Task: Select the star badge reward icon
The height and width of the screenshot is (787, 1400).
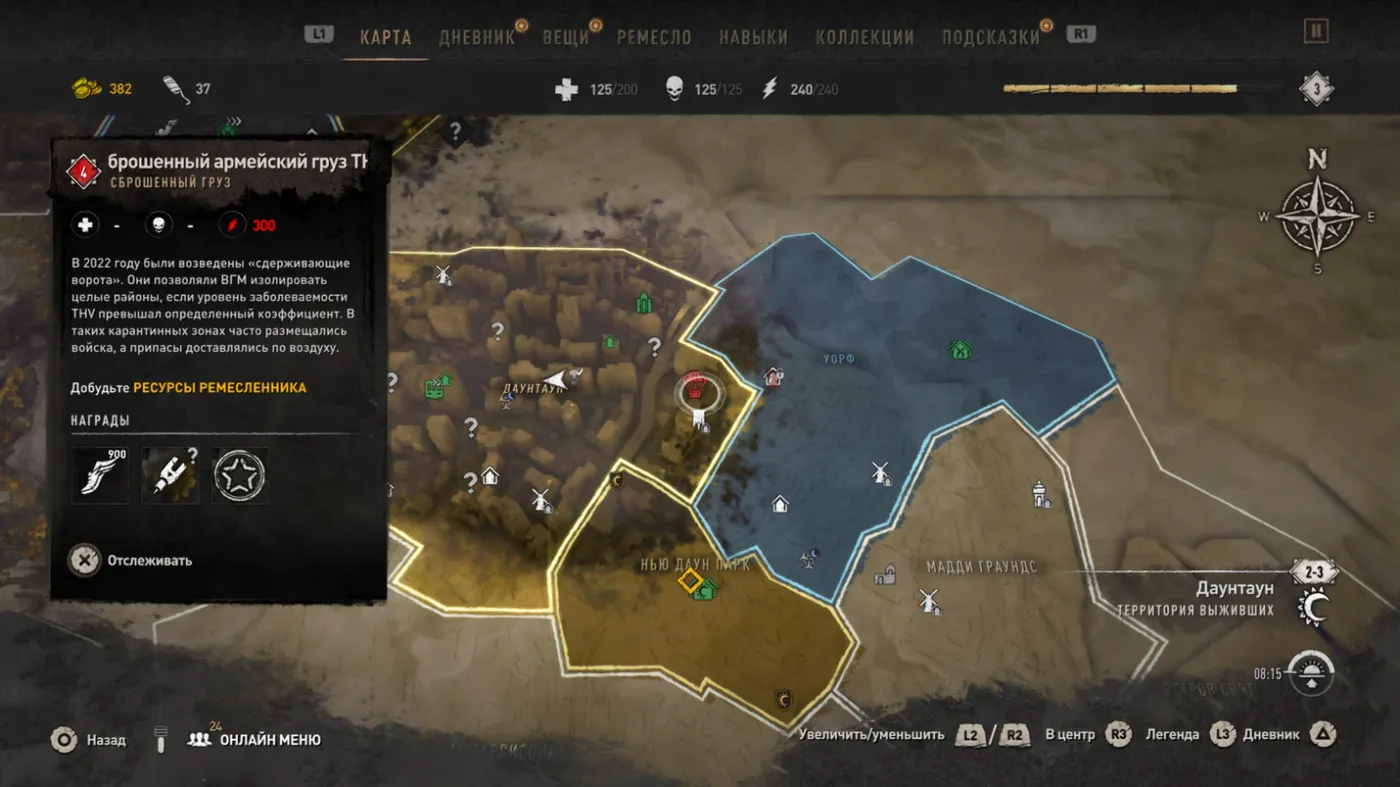Action: (x=239, y=475)
